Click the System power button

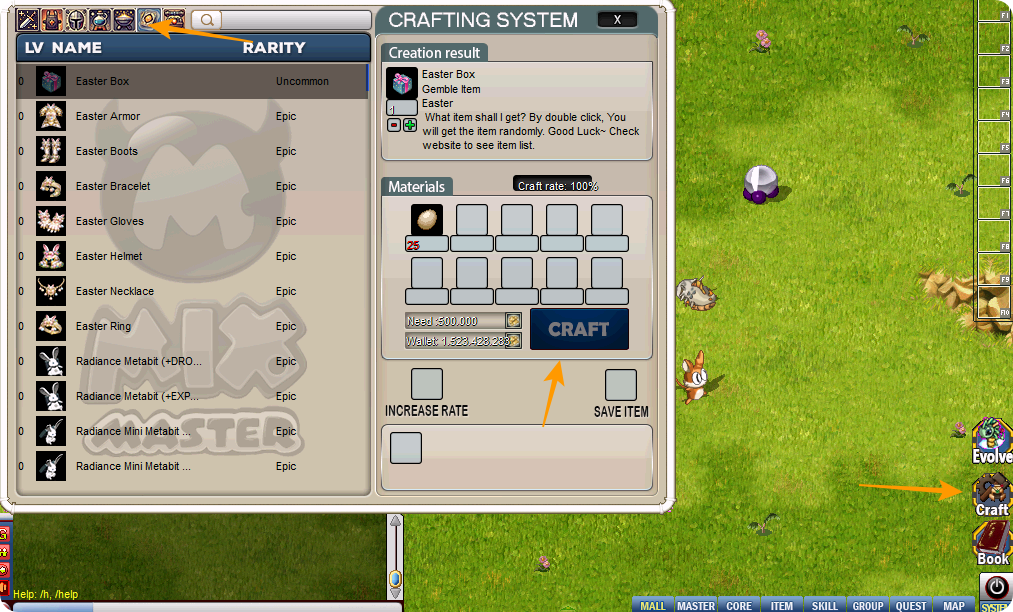(994, 587)
